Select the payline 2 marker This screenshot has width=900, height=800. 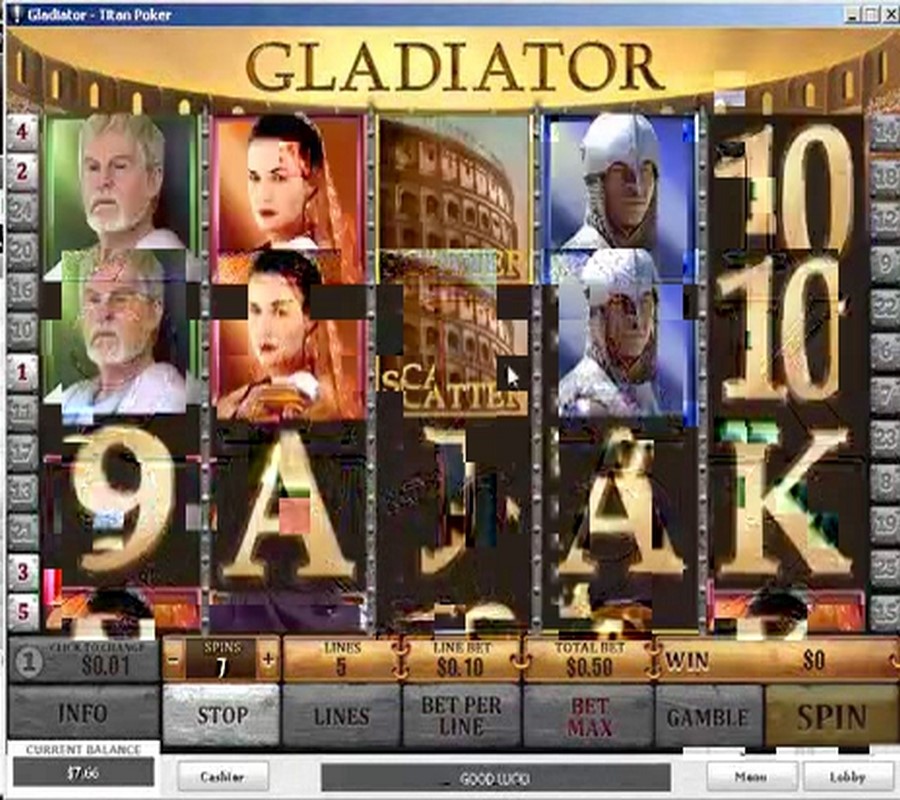click(22, 172)
